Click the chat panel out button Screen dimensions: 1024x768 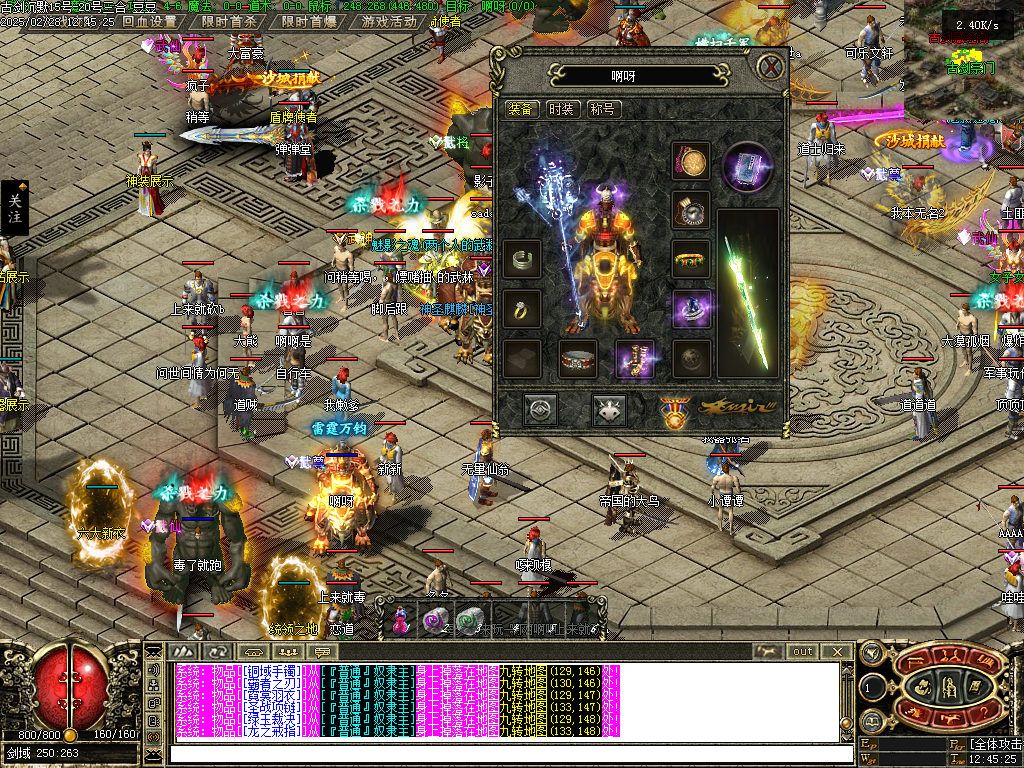803,652
